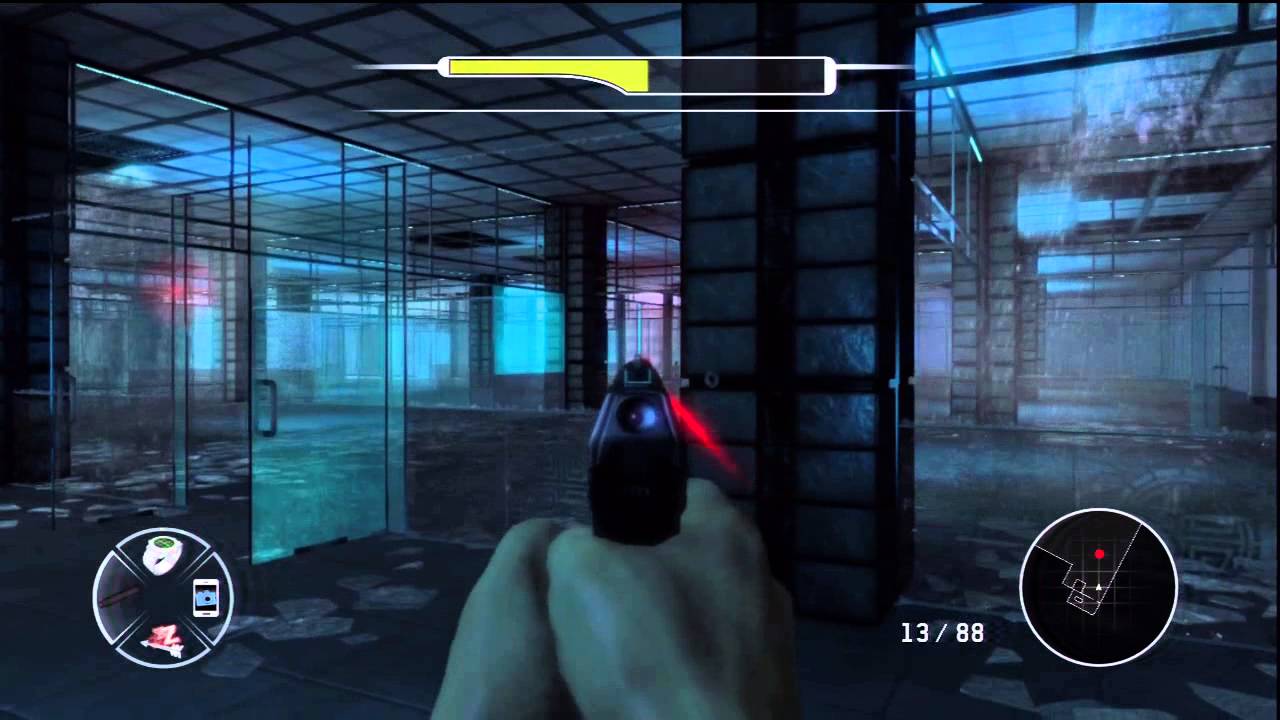The width and height of the screenshot is (1280, 720).
Task: Select the smartphone camera from the item wheel
Action: [x=205, y=599]
